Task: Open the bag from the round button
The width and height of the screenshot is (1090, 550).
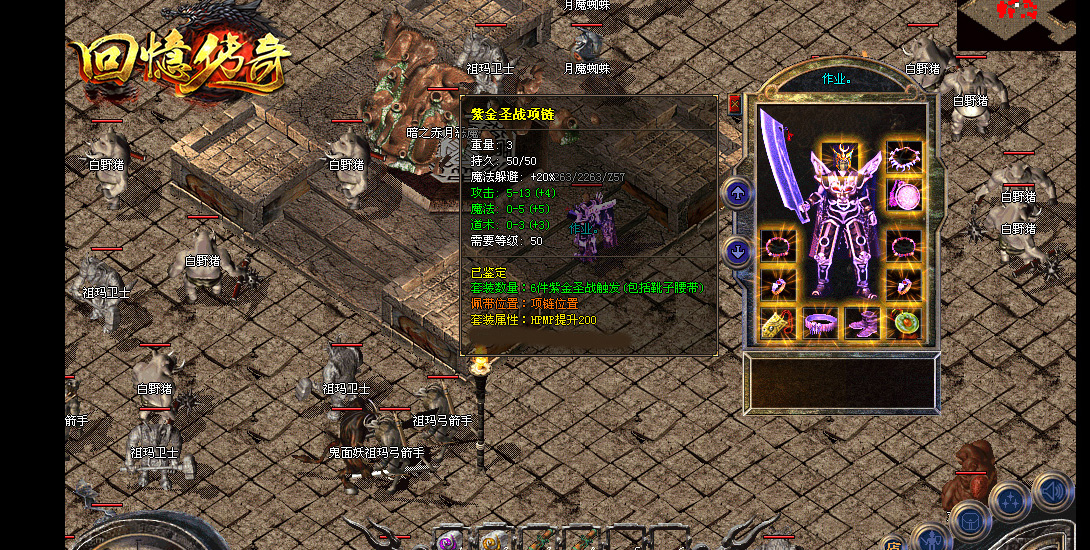Action: (969, 519)
